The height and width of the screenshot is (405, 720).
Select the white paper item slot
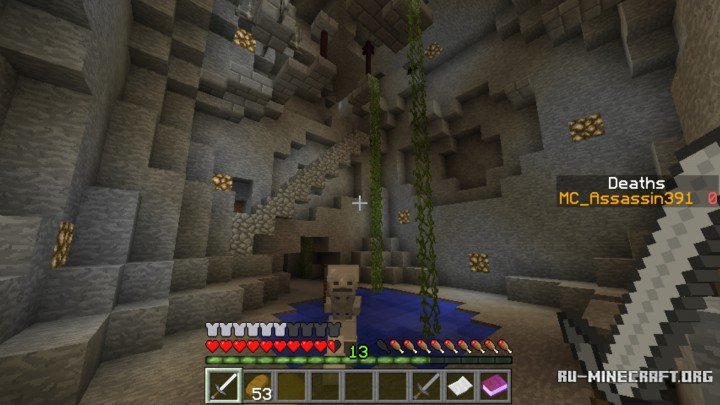click(x=461, y=386)
